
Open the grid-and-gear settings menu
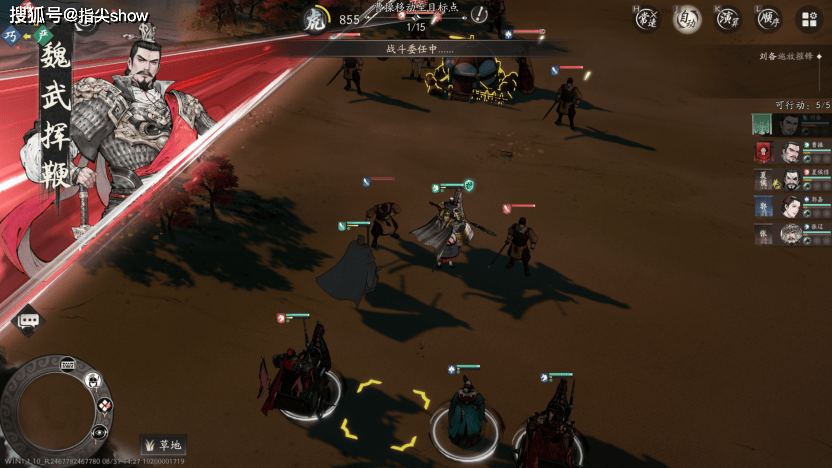[x=809, y=19]
